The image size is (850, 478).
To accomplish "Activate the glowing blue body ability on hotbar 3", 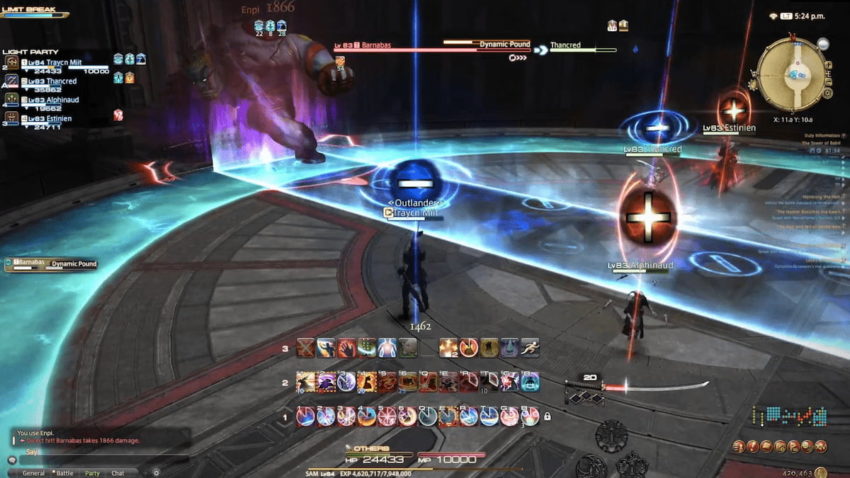I will point(387,348).
